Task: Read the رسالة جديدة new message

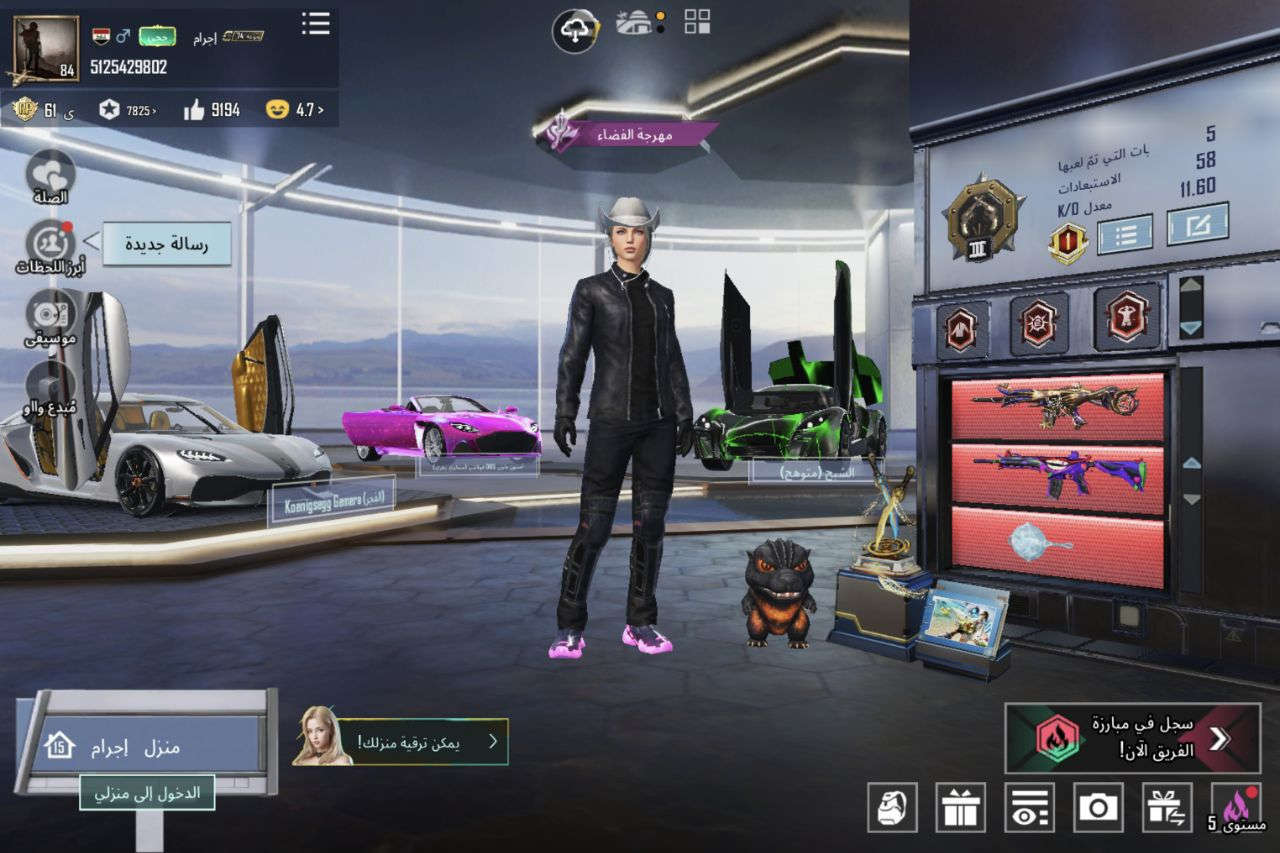Action: coord(167,243)
